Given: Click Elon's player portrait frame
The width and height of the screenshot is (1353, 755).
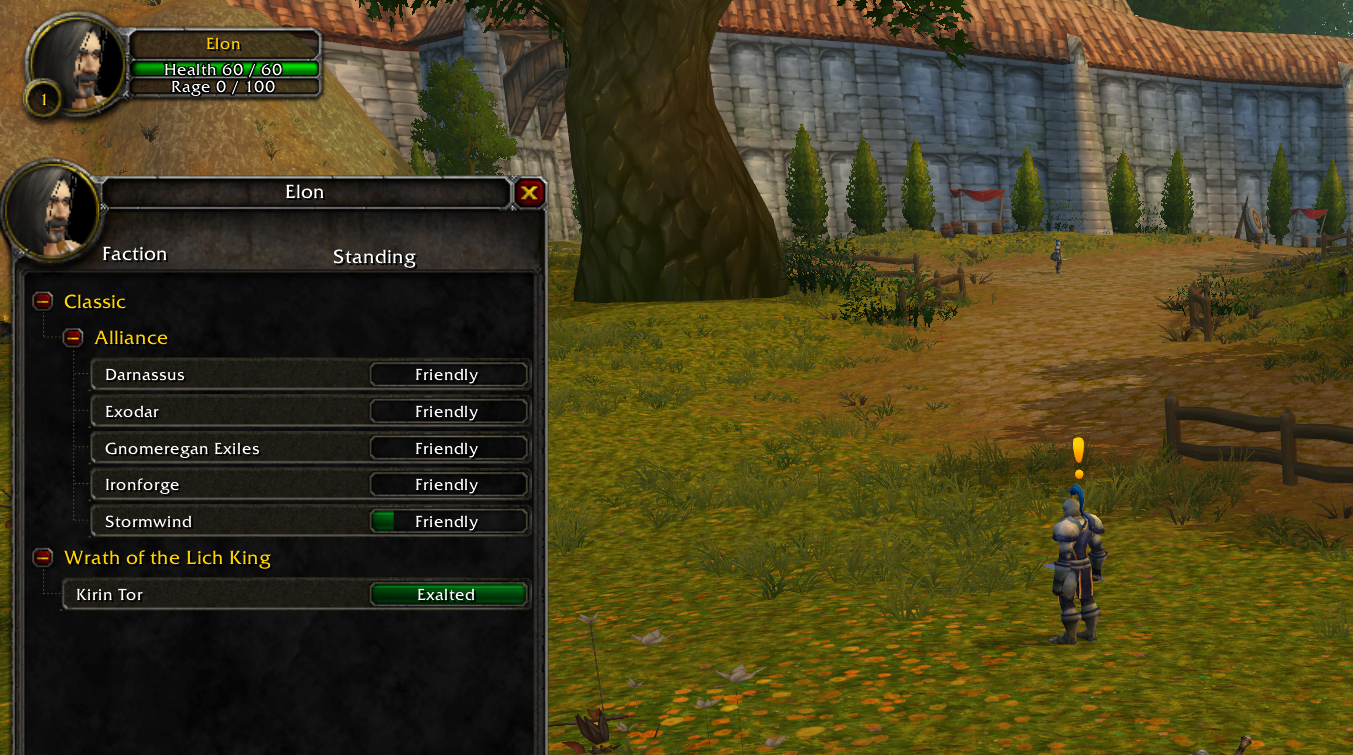Looking at the screenshot, I should 78,65.
